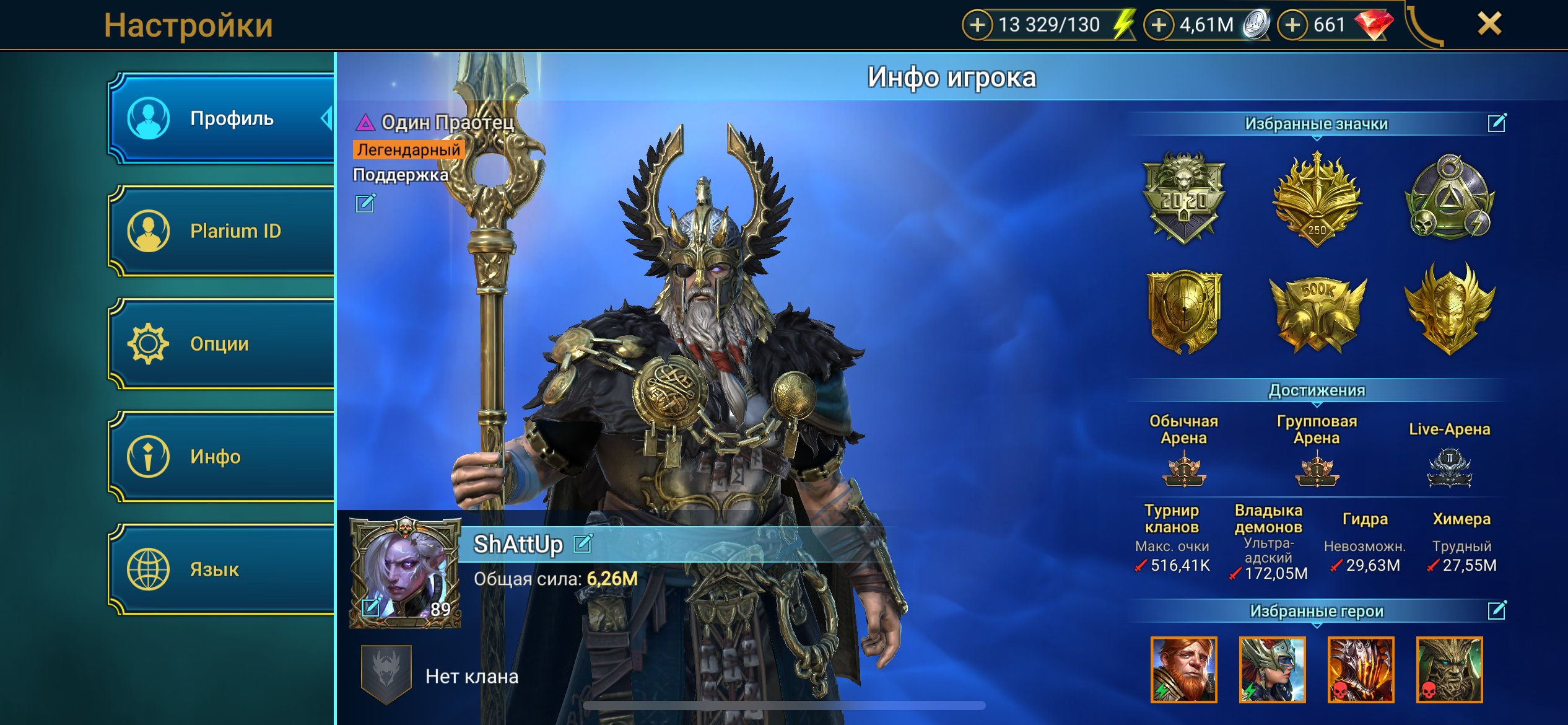Open the red-bearded hero portrait
The width and height of the screenshot is (1568, 725).
pos(1183,670)
